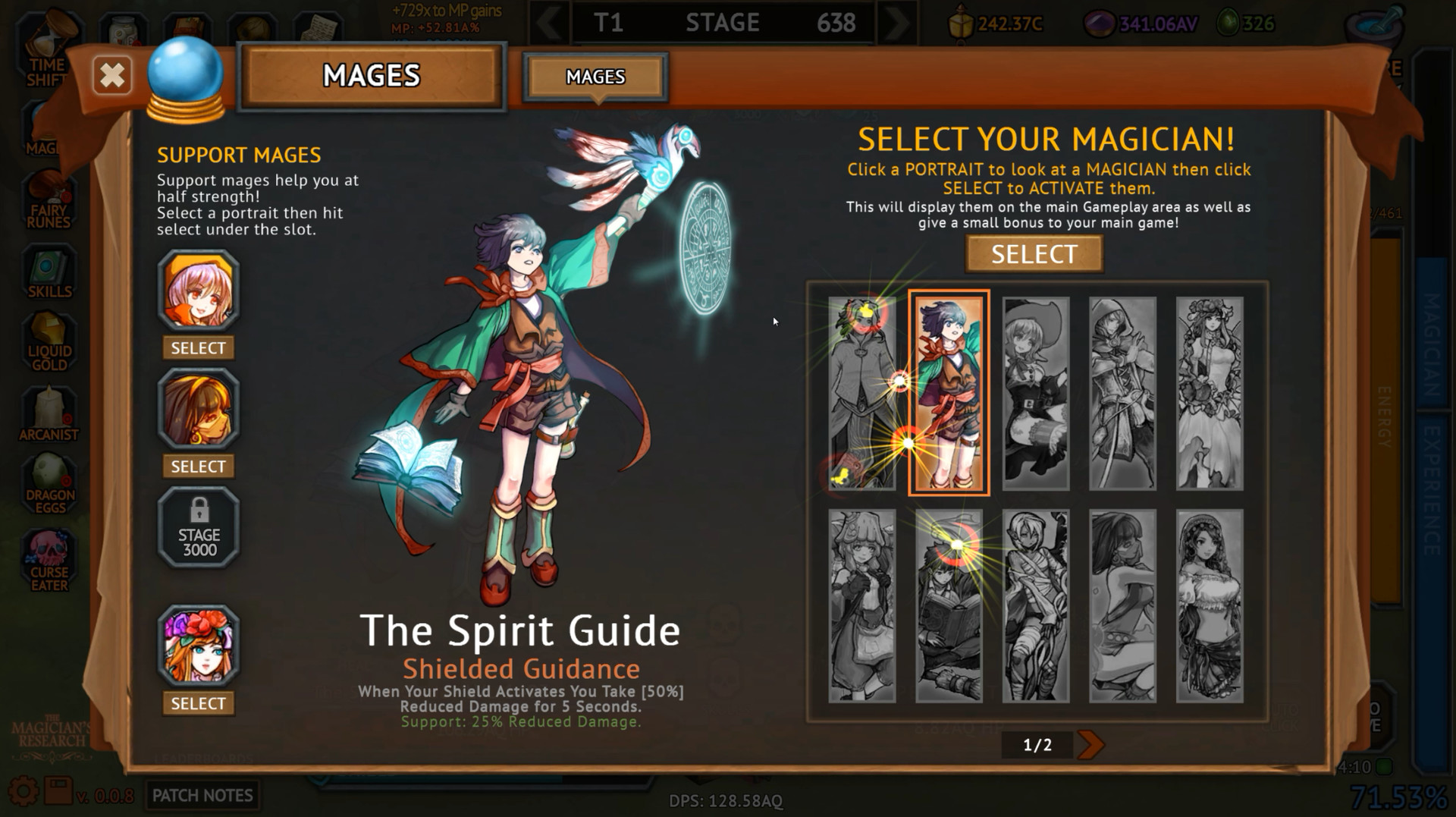Pick the highlighted Spirit Guide portrait

coord(949,393)
